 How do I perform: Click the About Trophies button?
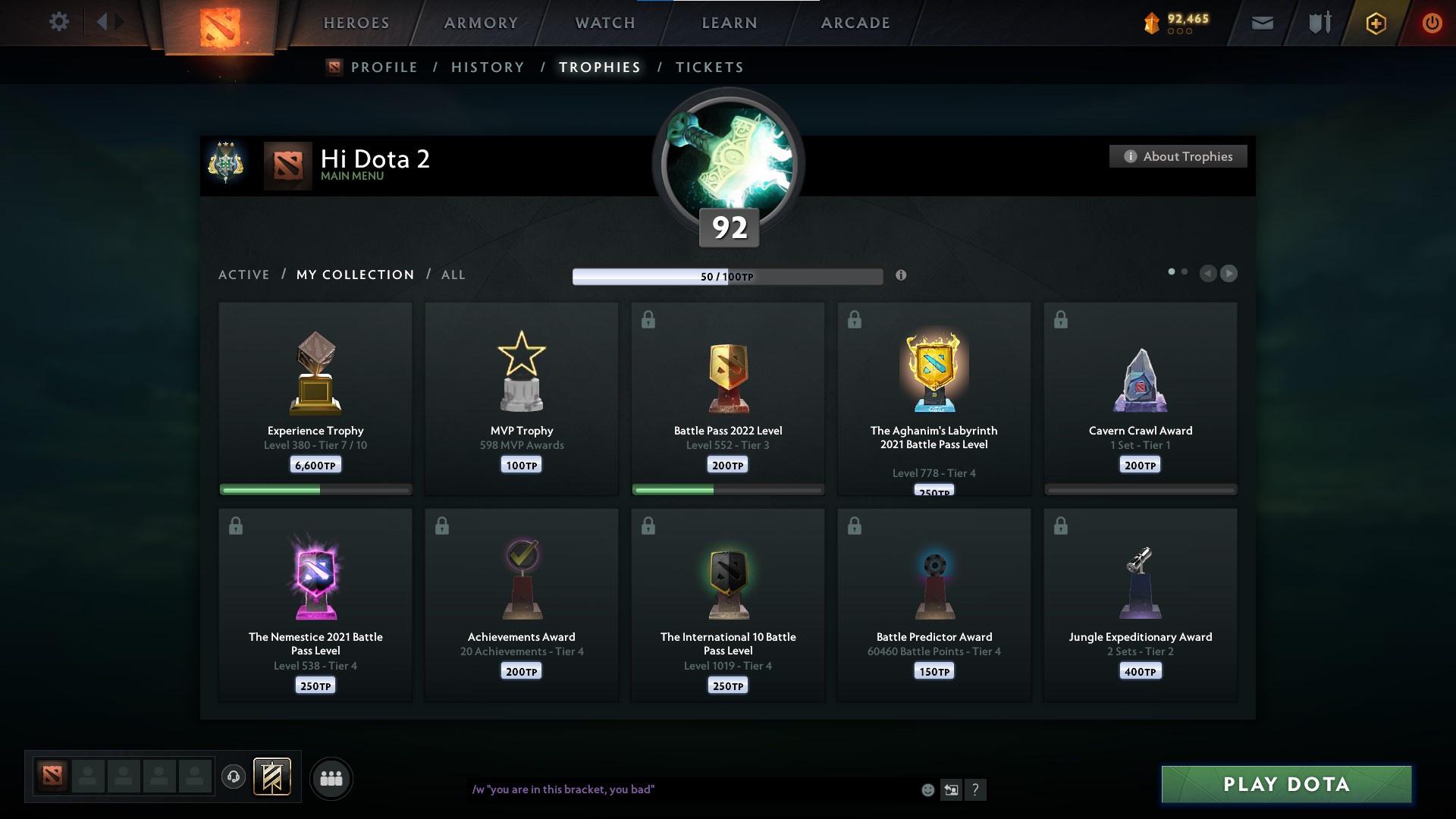click(1178, 155)
